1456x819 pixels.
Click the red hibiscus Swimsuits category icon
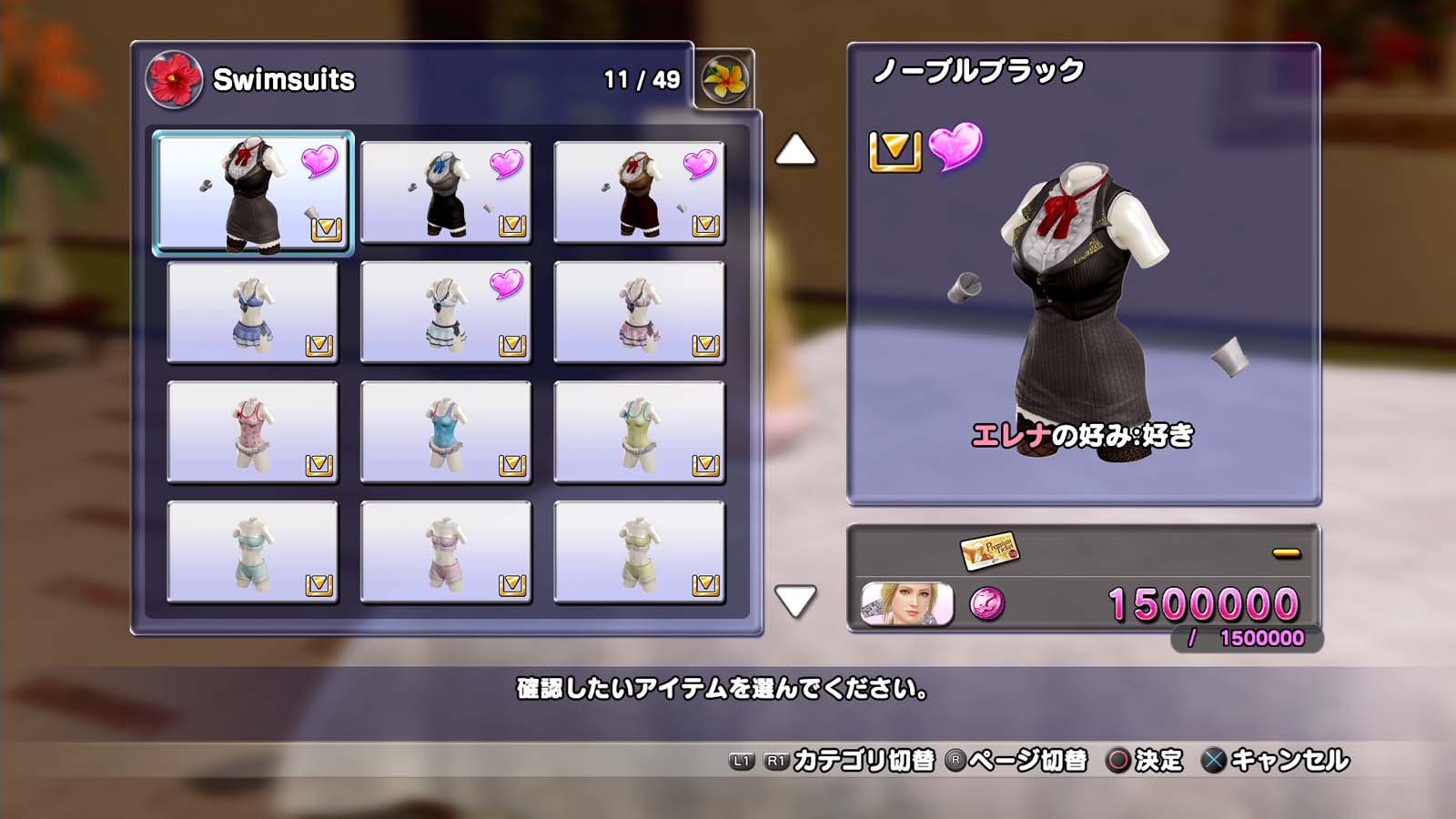pyautogui.click(x=174, y=79)
